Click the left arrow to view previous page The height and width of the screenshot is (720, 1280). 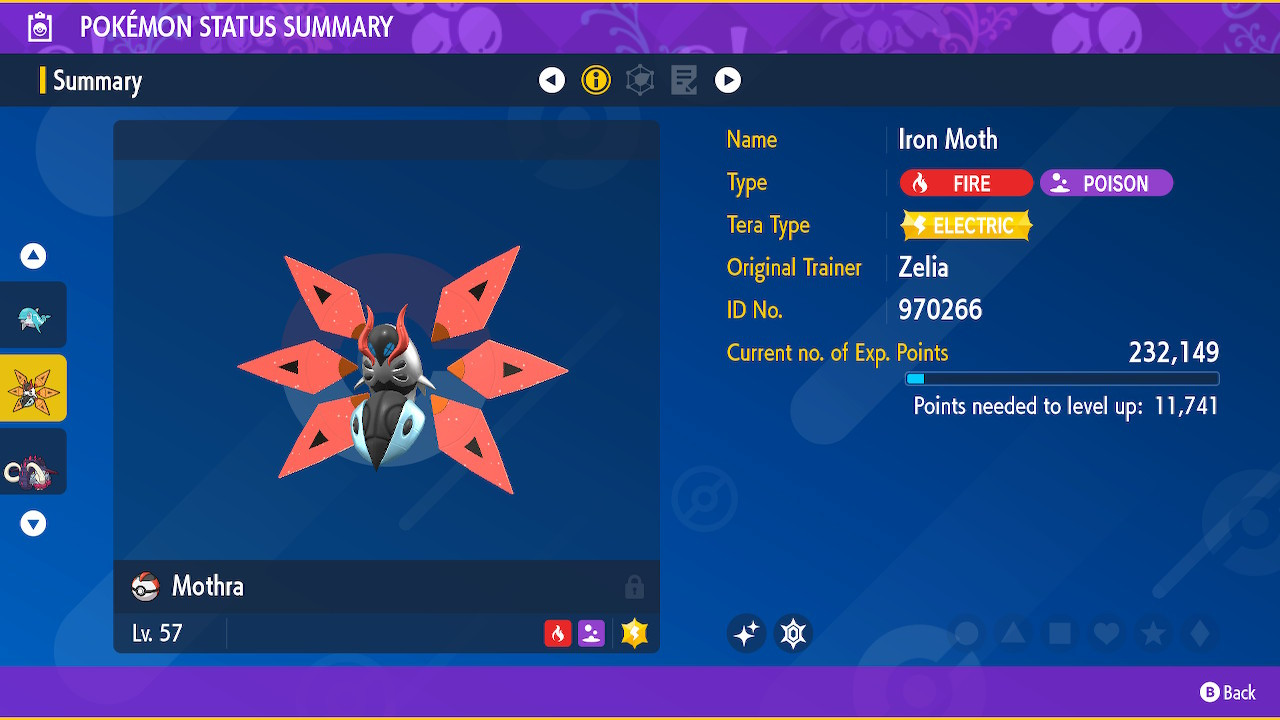551,80
